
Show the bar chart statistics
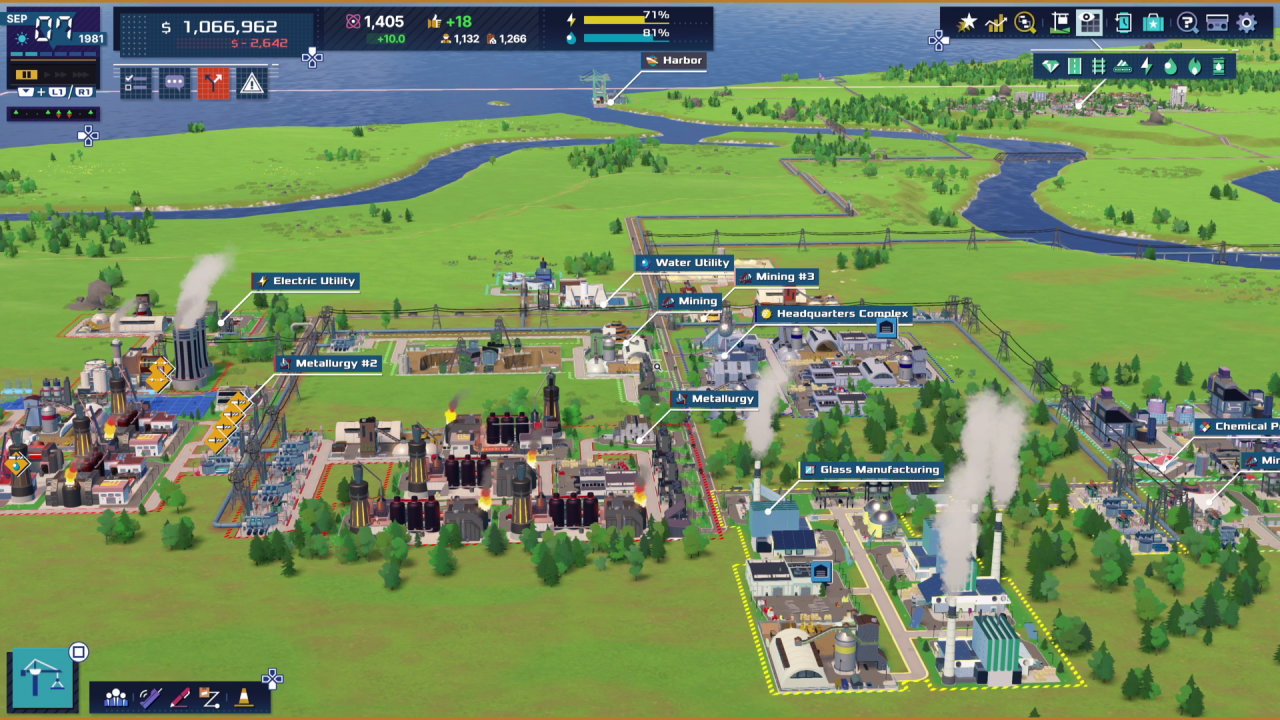tap(995, 23)
